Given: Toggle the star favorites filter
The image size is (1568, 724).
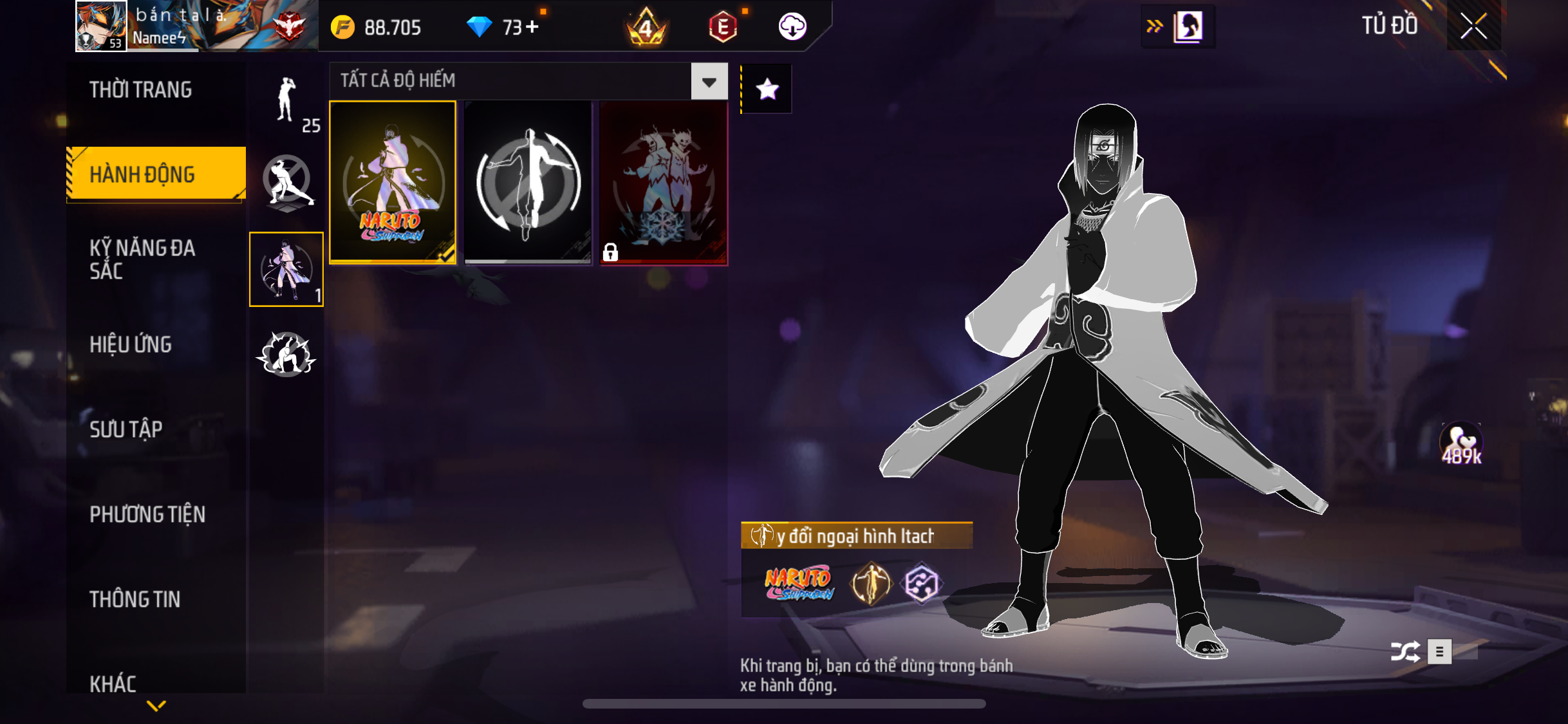Looking at the screenshot, I should coord(767,89).
